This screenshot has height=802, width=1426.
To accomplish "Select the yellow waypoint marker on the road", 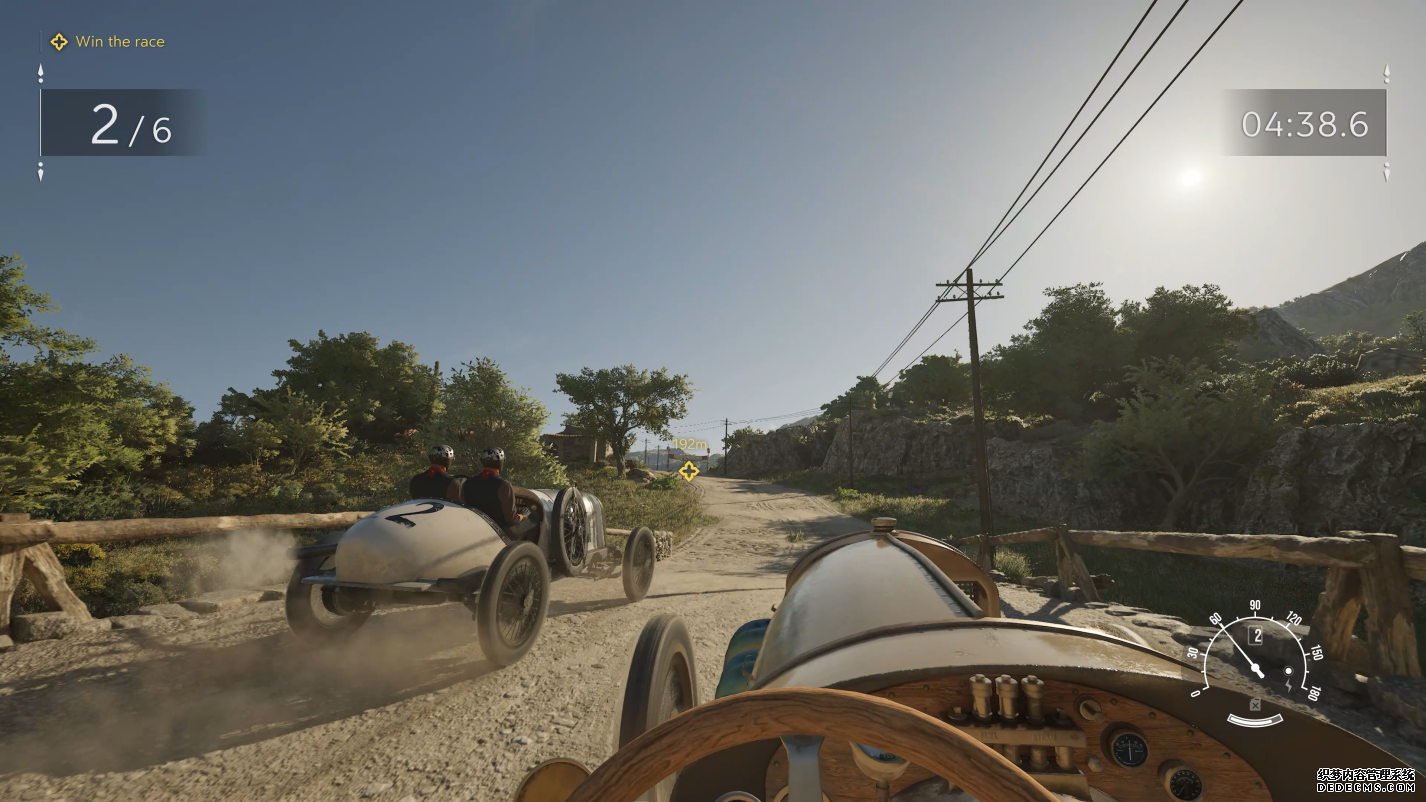I will [688, 470].
